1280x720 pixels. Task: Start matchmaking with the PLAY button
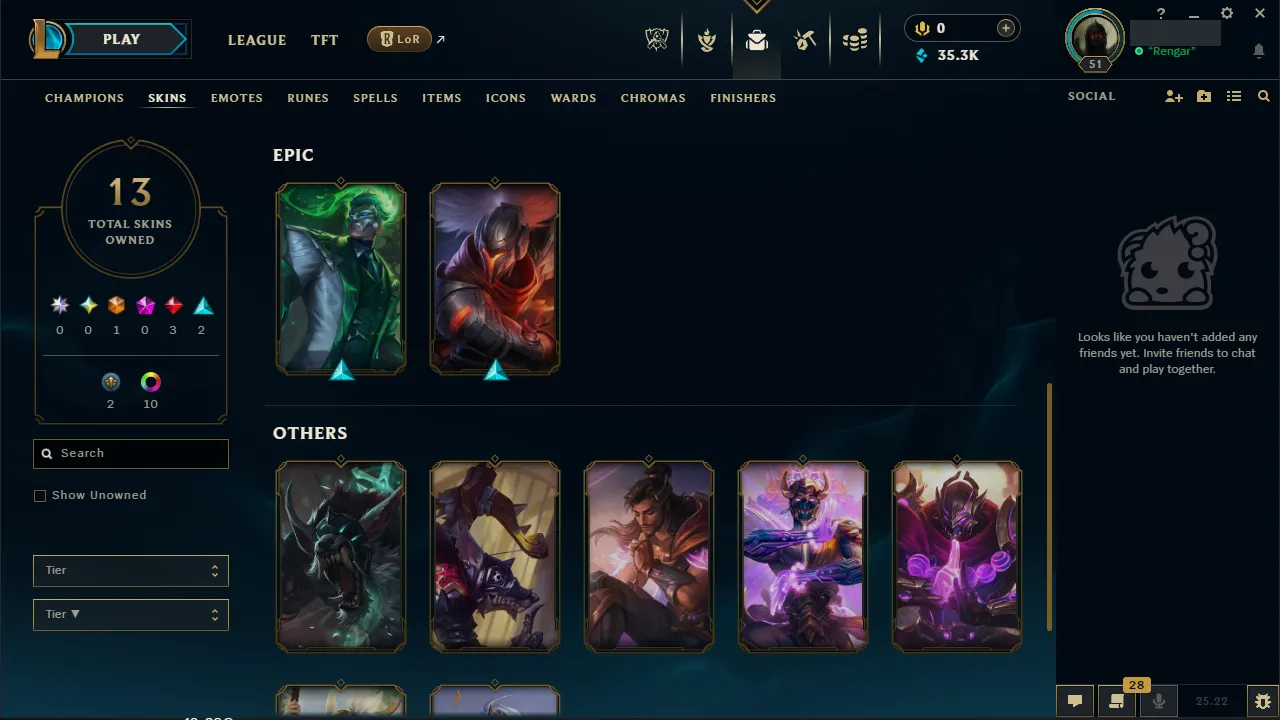[122, 39]
